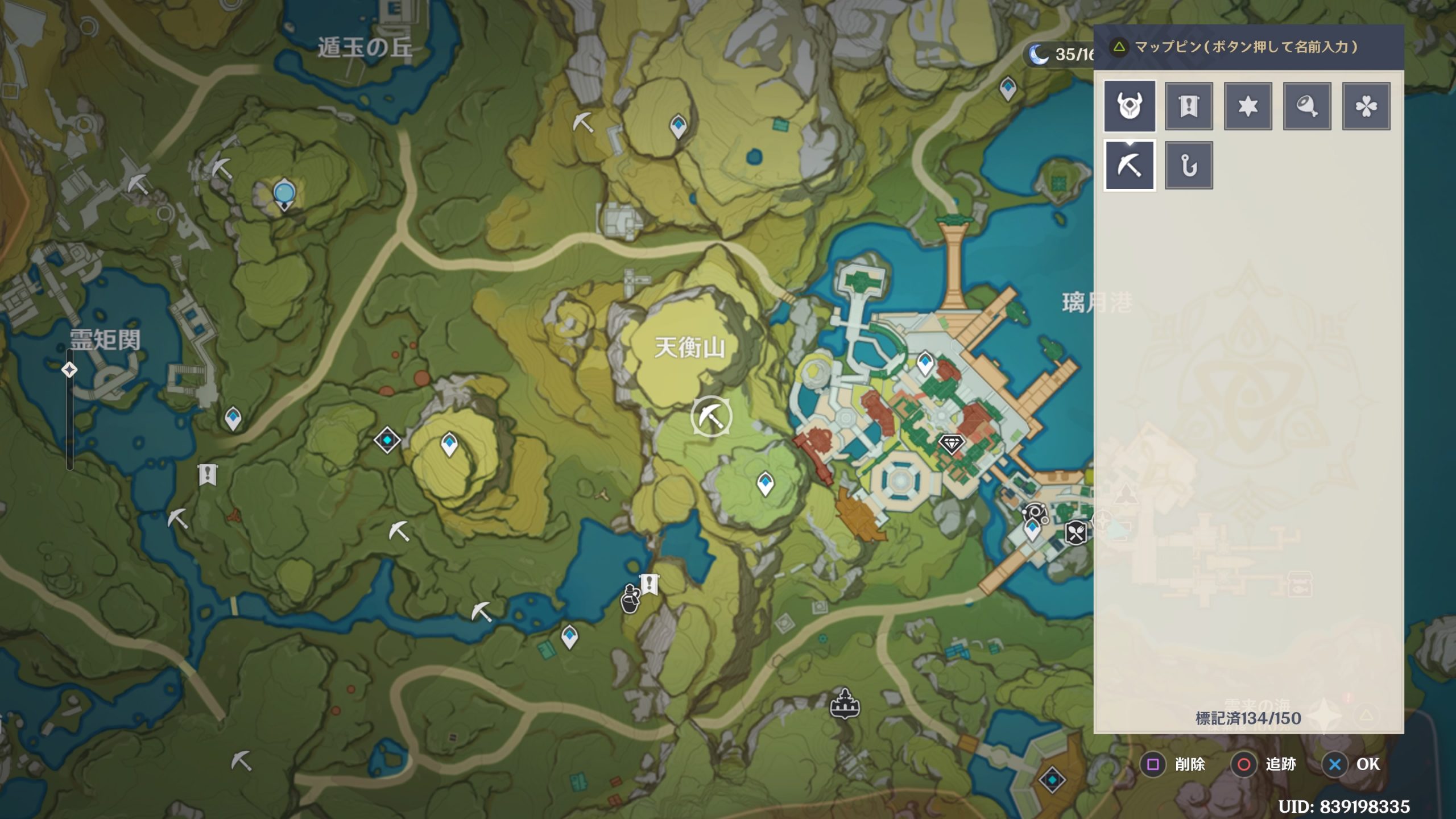Click the pickaxe pin nearest 遁玉の丘 label
1456x819 pixels.
point(221,168)
